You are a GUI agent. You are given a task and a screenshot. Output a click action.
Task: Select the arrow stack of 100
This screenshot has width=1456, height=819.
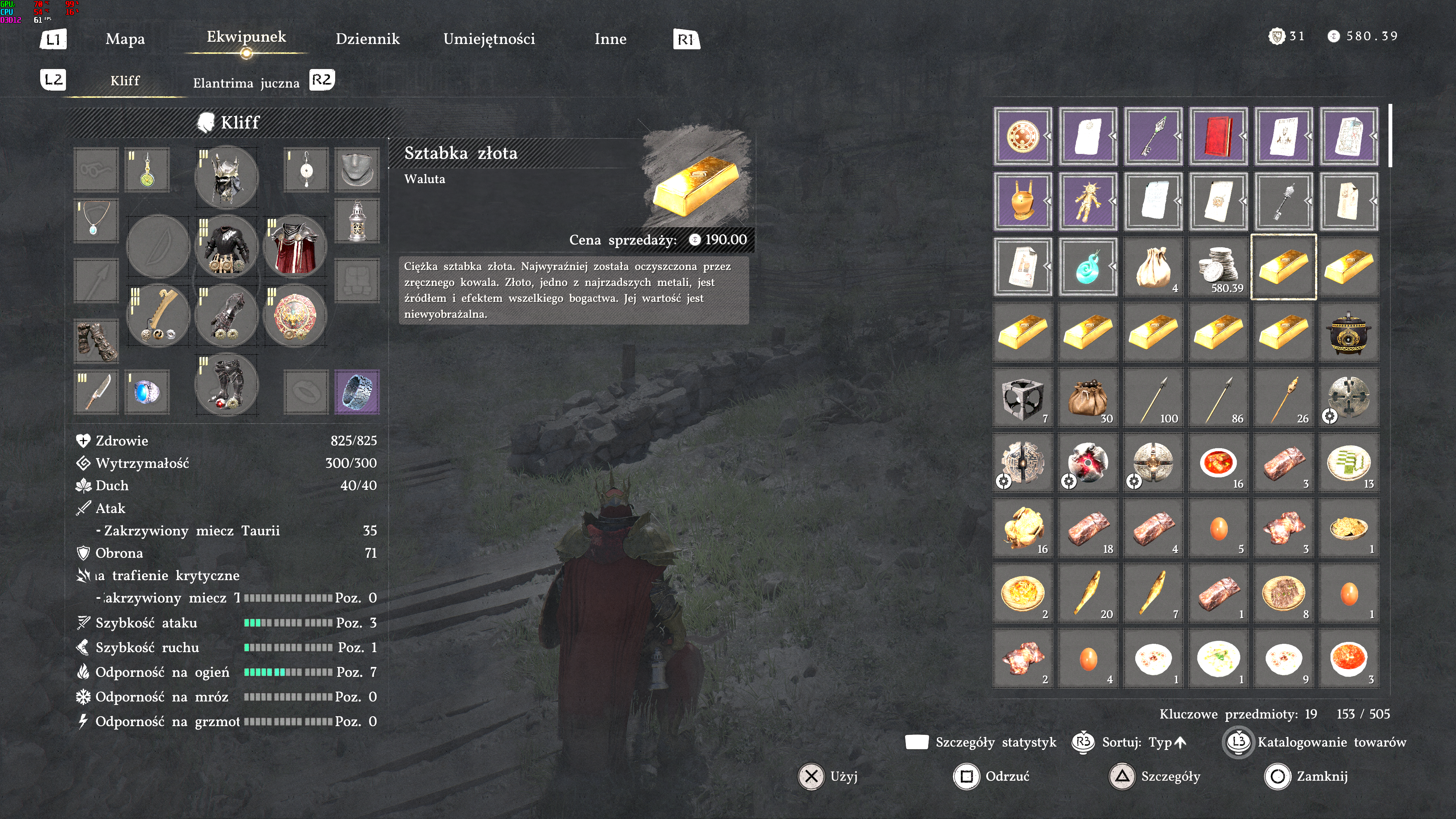[x=1153, y=397]
